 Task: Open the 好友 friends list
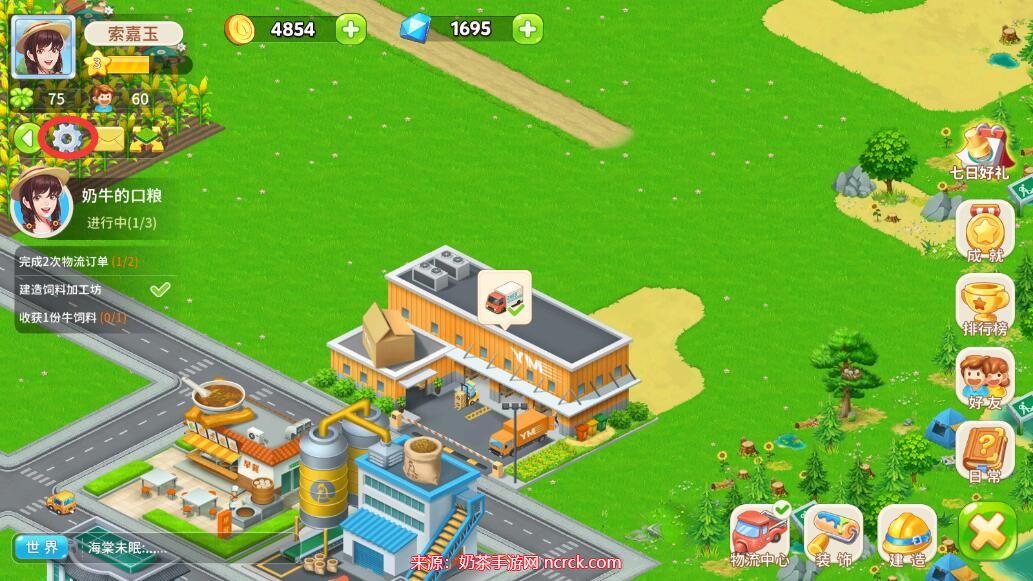(x=984, y=380)
